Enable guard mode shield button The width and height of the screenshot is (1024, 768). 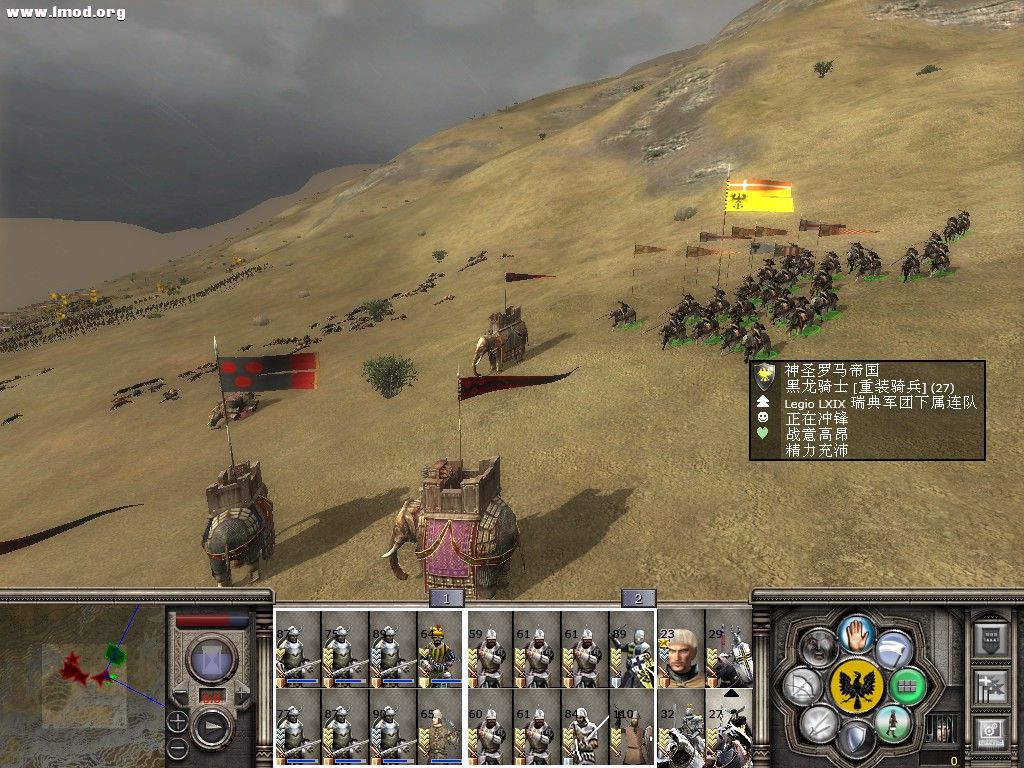(856, 739)
